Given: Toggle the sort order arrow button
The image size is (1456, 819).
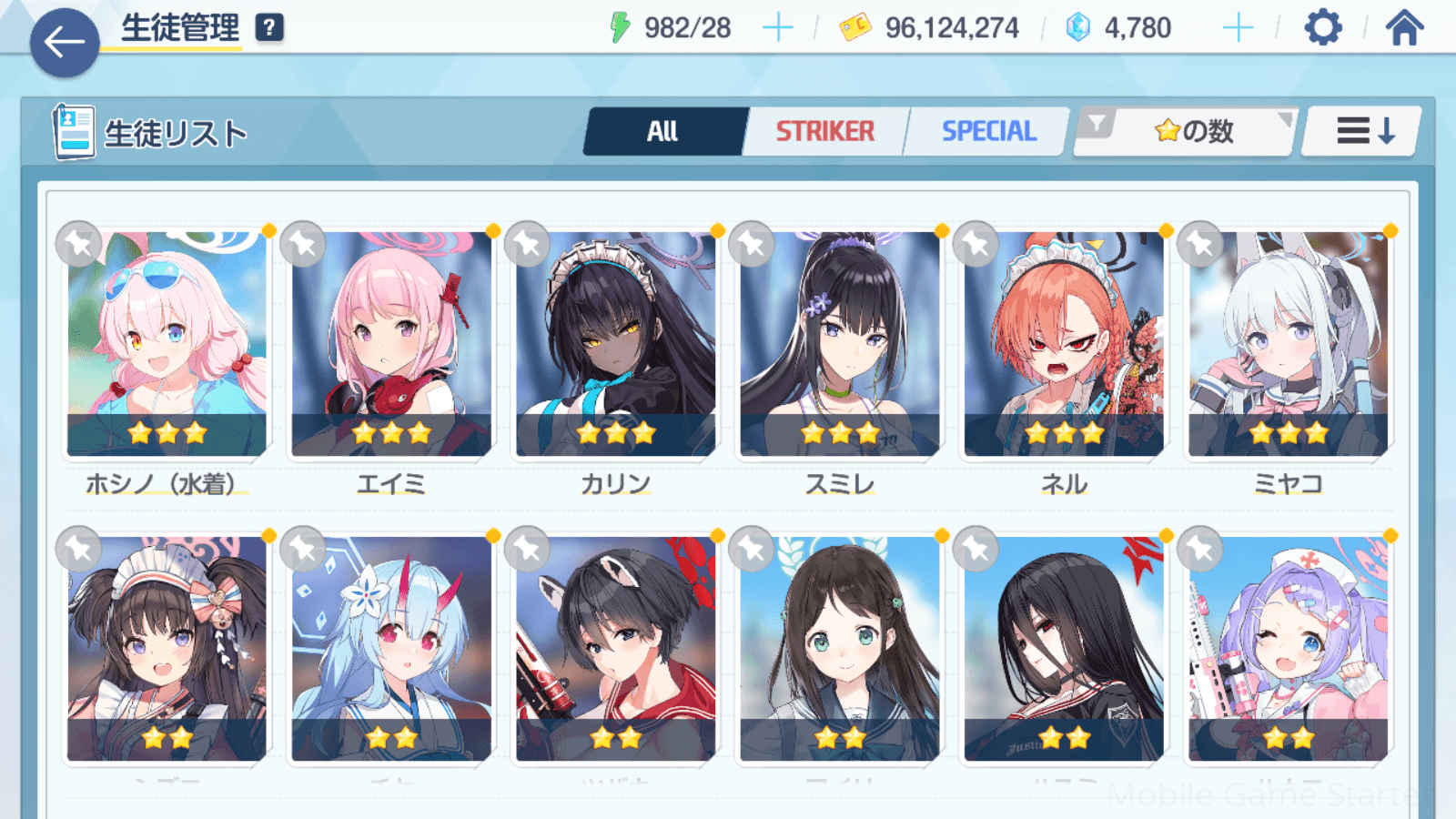Looking at the screenshot, I should (1363, 132).
